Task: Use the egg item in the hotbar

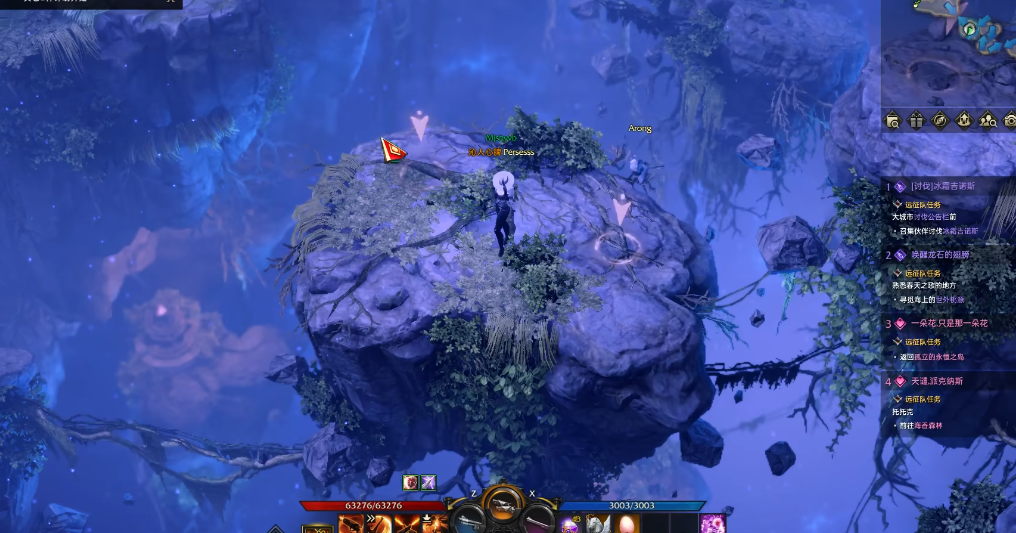Action: pos(626,524)
